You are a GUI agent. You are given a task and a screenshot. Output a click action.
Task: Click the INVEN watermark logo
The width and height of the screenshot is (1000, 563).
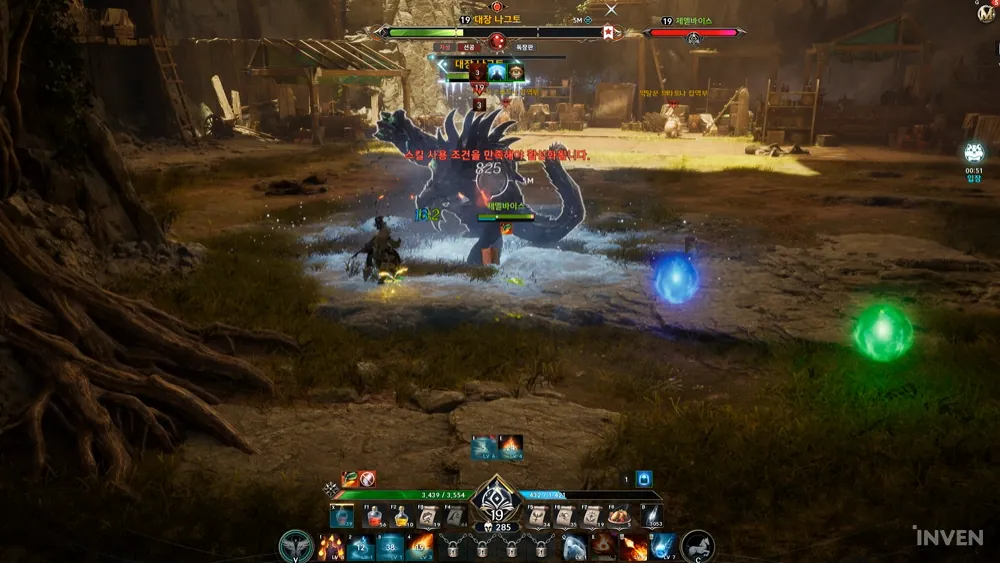[x=948, y=537]
